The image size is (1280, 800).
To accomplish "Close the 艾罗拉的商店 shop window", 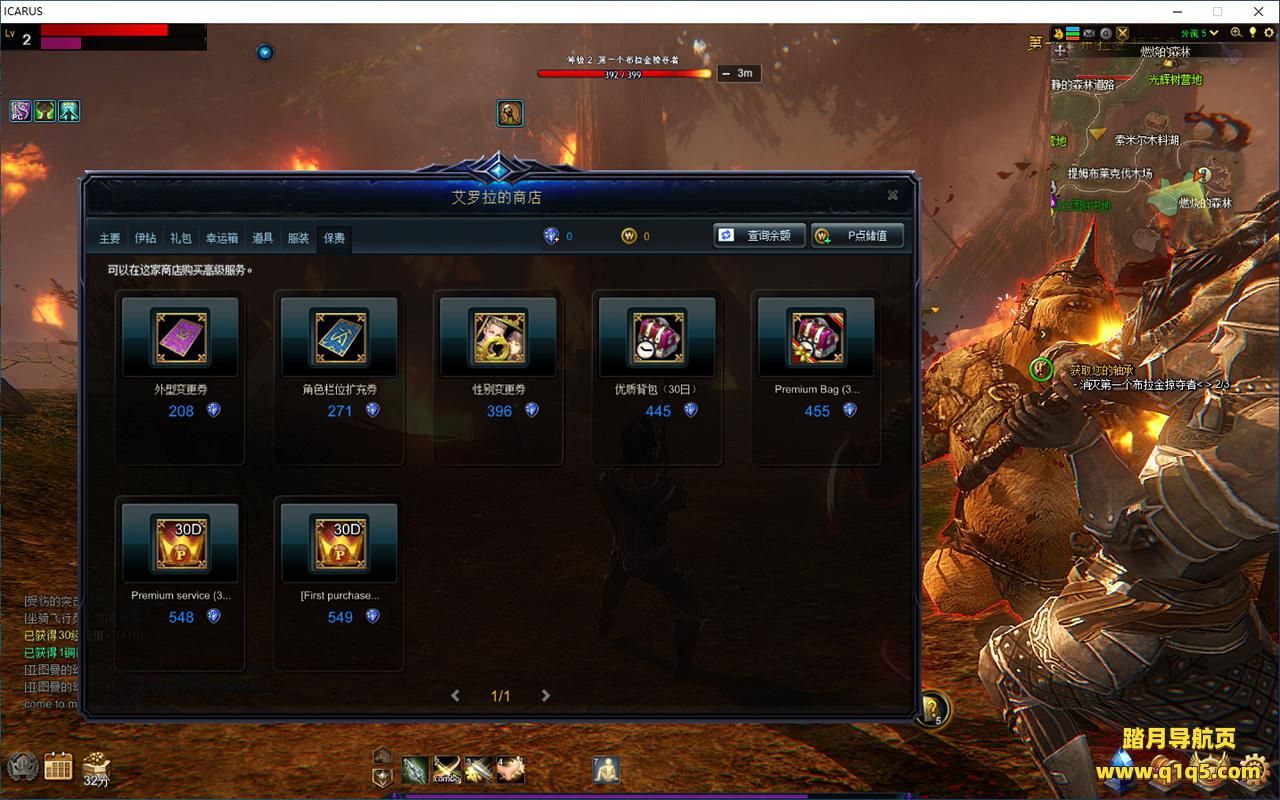I will (892, 196).
